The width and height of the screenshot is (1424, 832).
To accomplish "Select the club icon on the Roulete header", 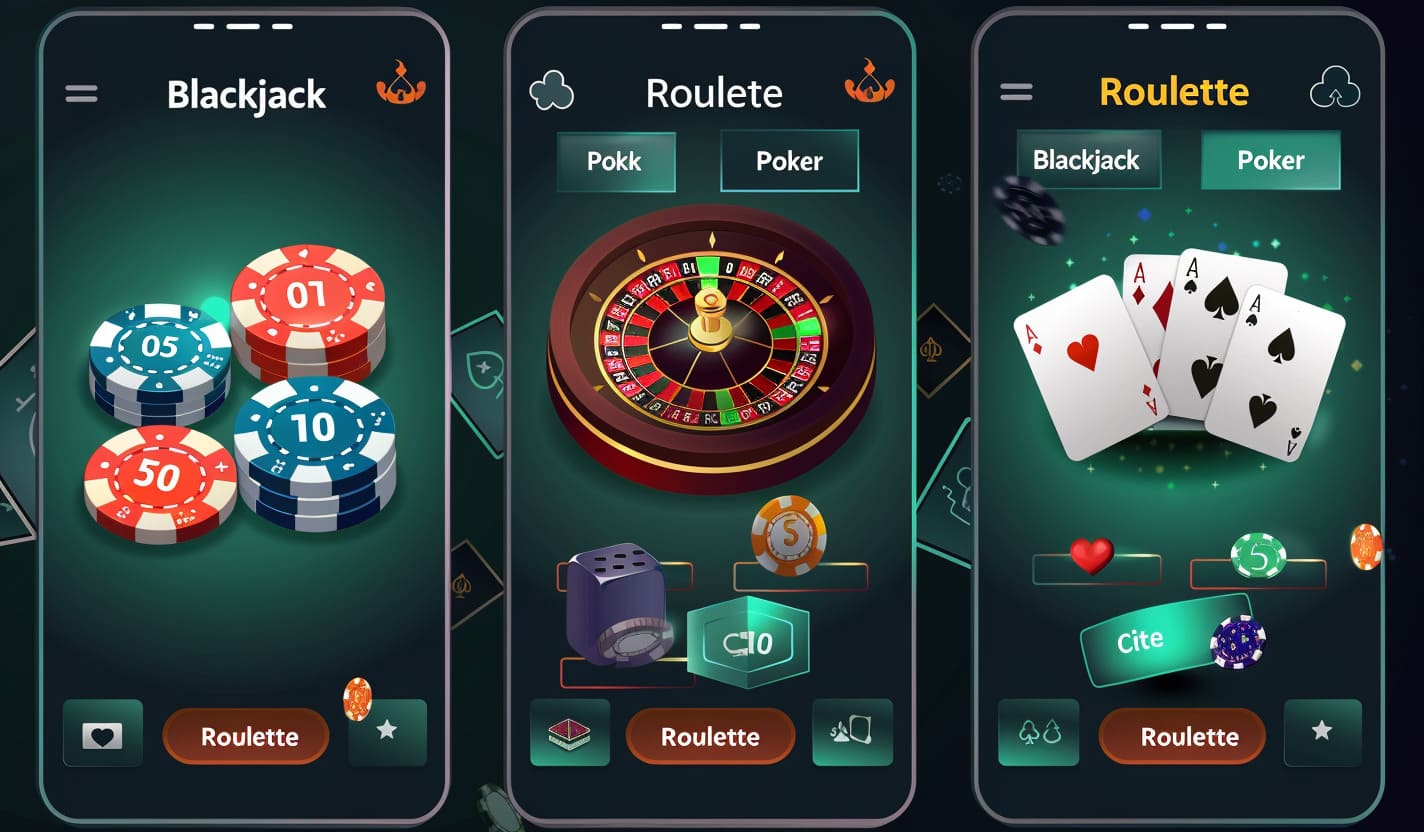I will [x=552, y=88].
